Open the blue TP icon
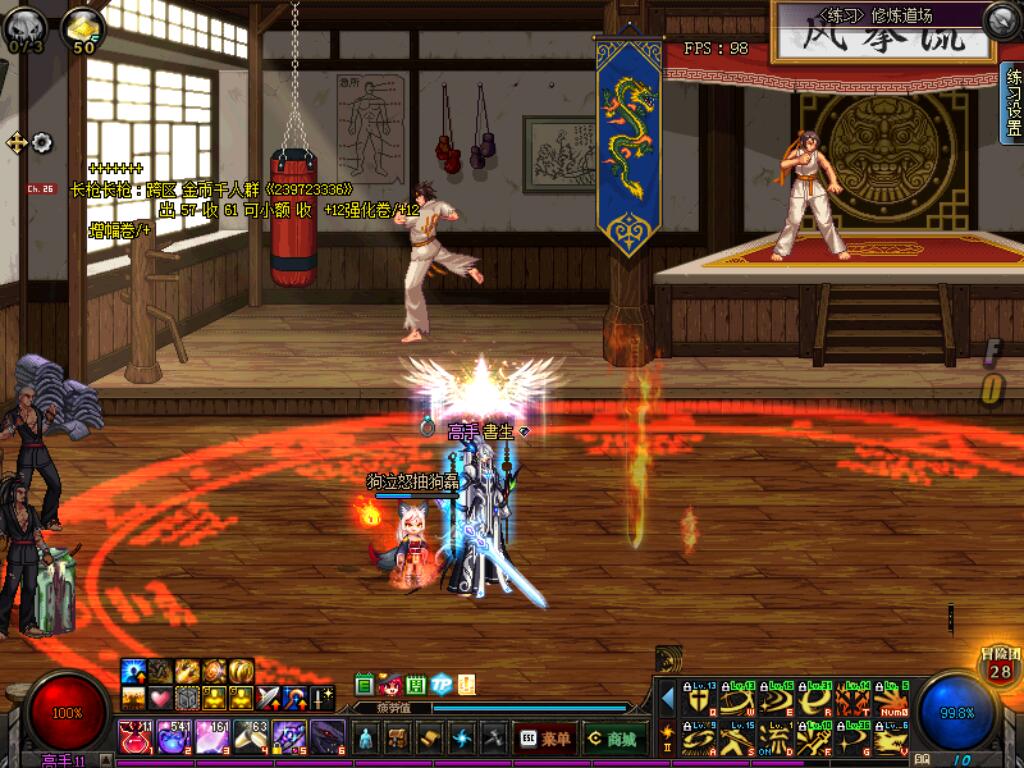This screenshot has height=768, width=1024. point(441,685)
